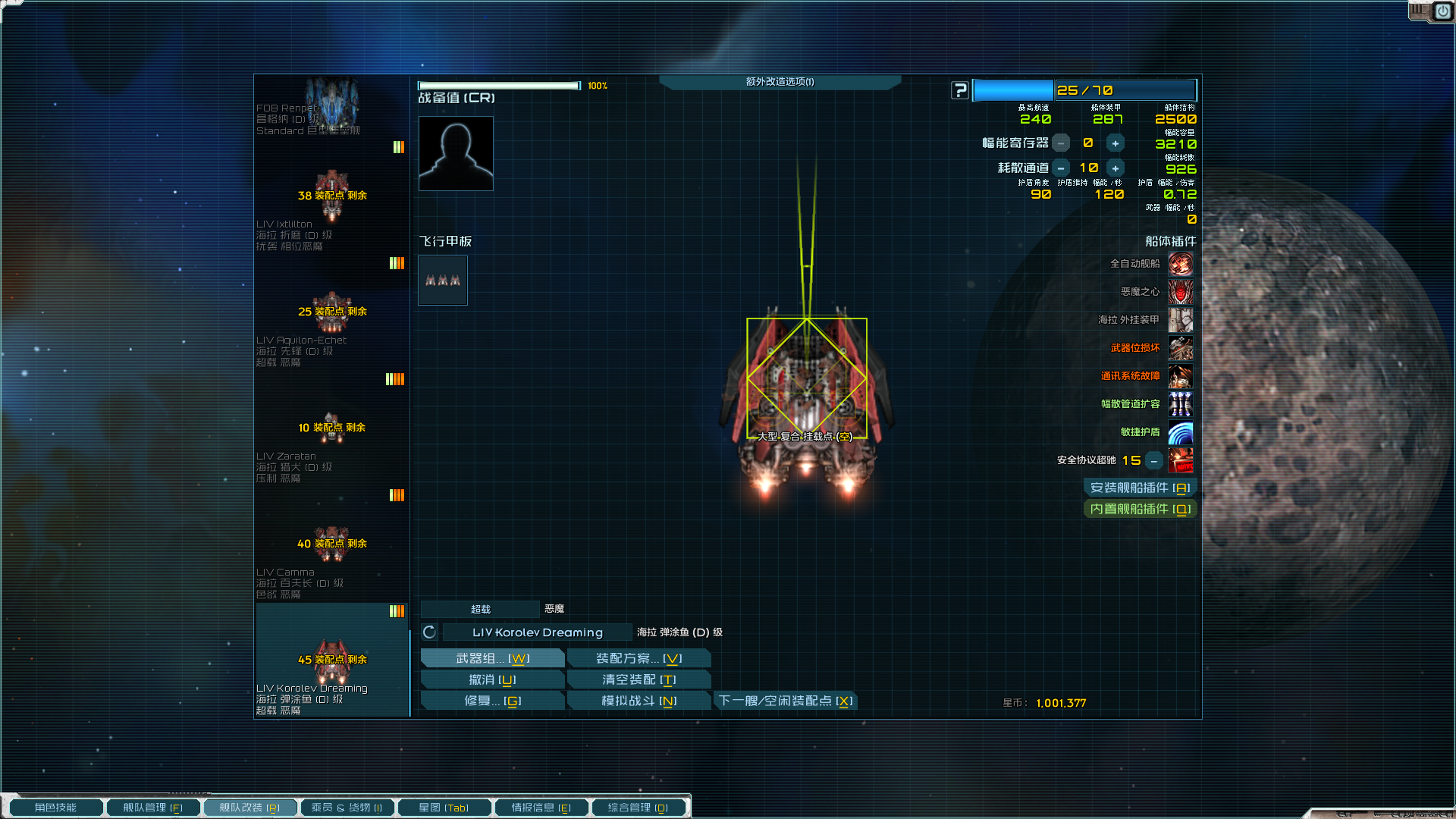This screenshot has width=1456, height=819.
Task: Click 安装舰船插件 to add hullmods
Action: pyautogui.click(x=1140, y=488)
